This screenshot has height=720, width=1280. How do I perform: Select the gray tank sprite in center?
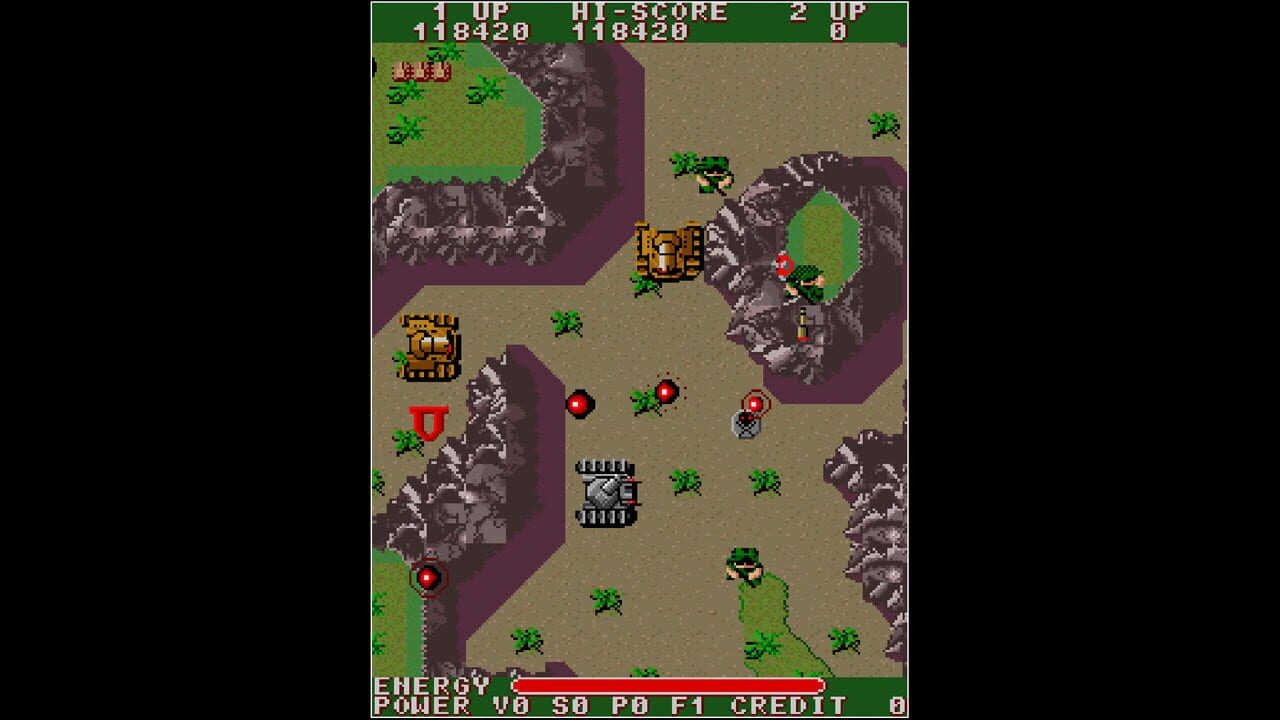(x=605, y=492)
